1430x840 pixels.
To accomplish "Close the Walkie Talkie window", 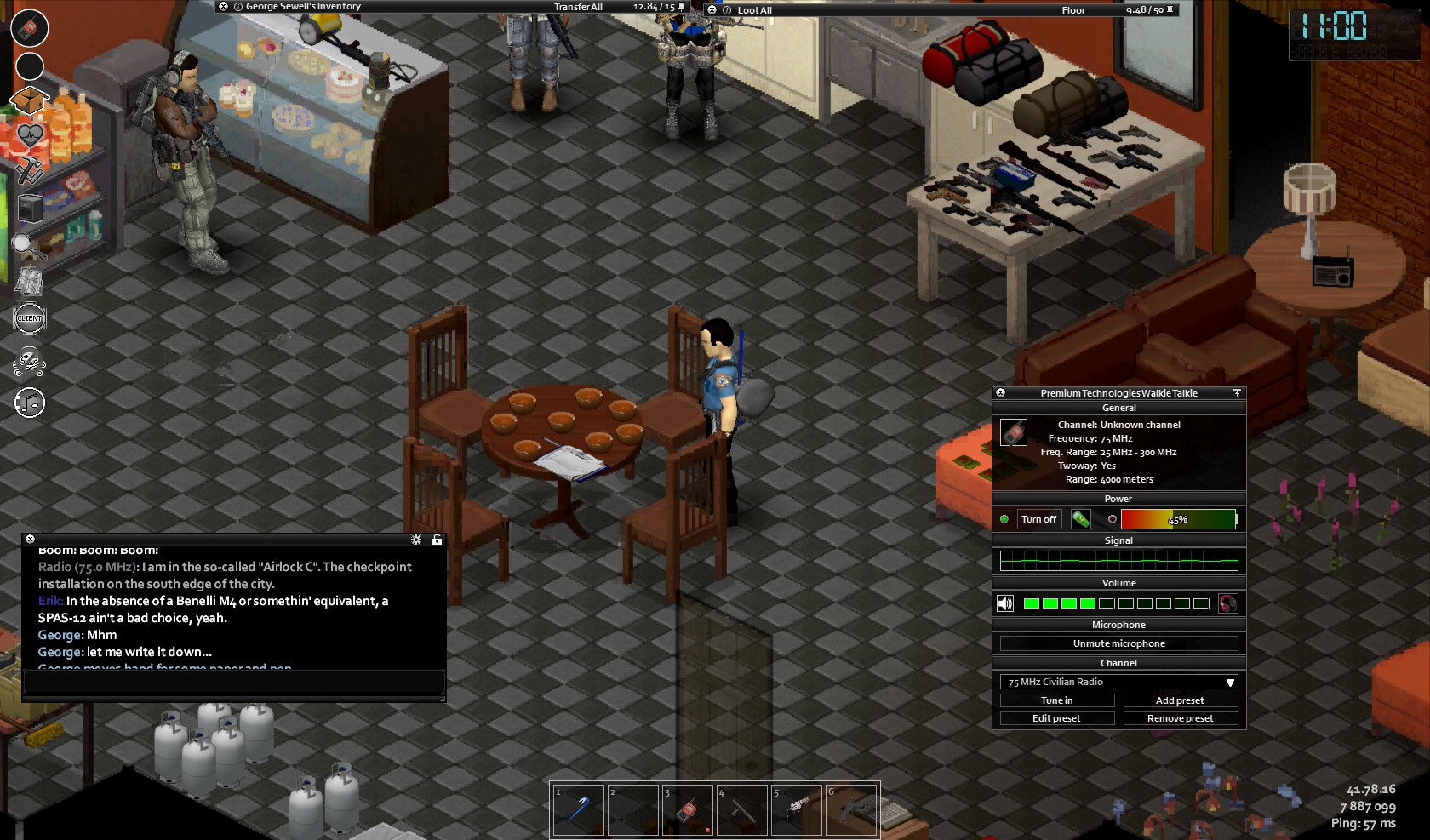I will [1001, 393].
